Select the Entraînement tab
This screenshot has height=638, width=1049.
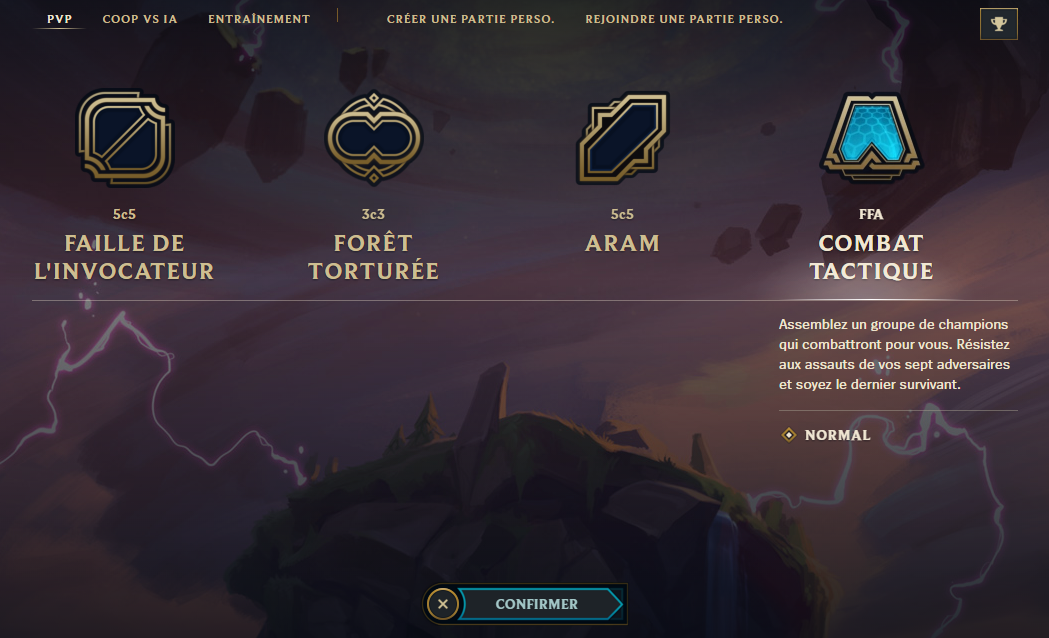coord(259,19)
